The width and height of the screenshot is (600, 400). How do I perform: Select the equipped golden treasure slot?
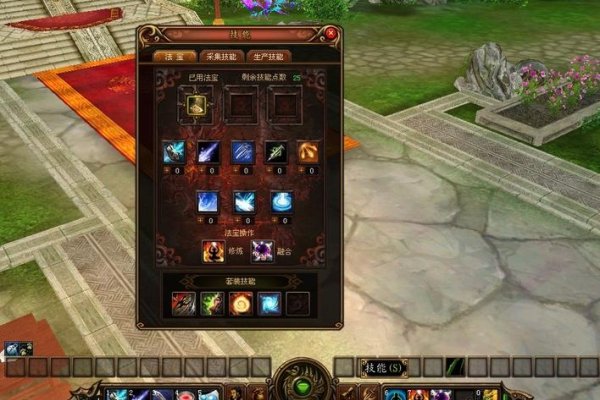pos(195,103)
